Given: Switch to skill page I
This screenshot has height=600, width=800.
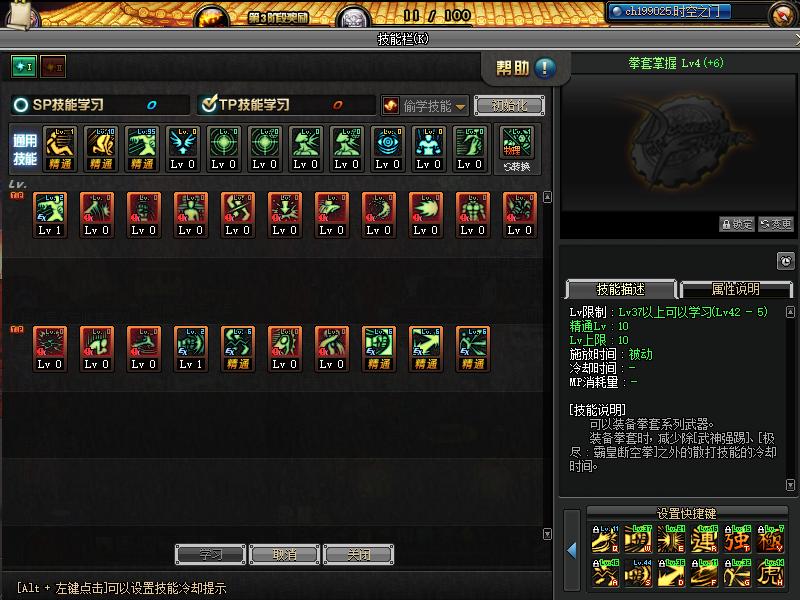Looking at the screenshot, I should pyautogui.click(x=23, y=66).
